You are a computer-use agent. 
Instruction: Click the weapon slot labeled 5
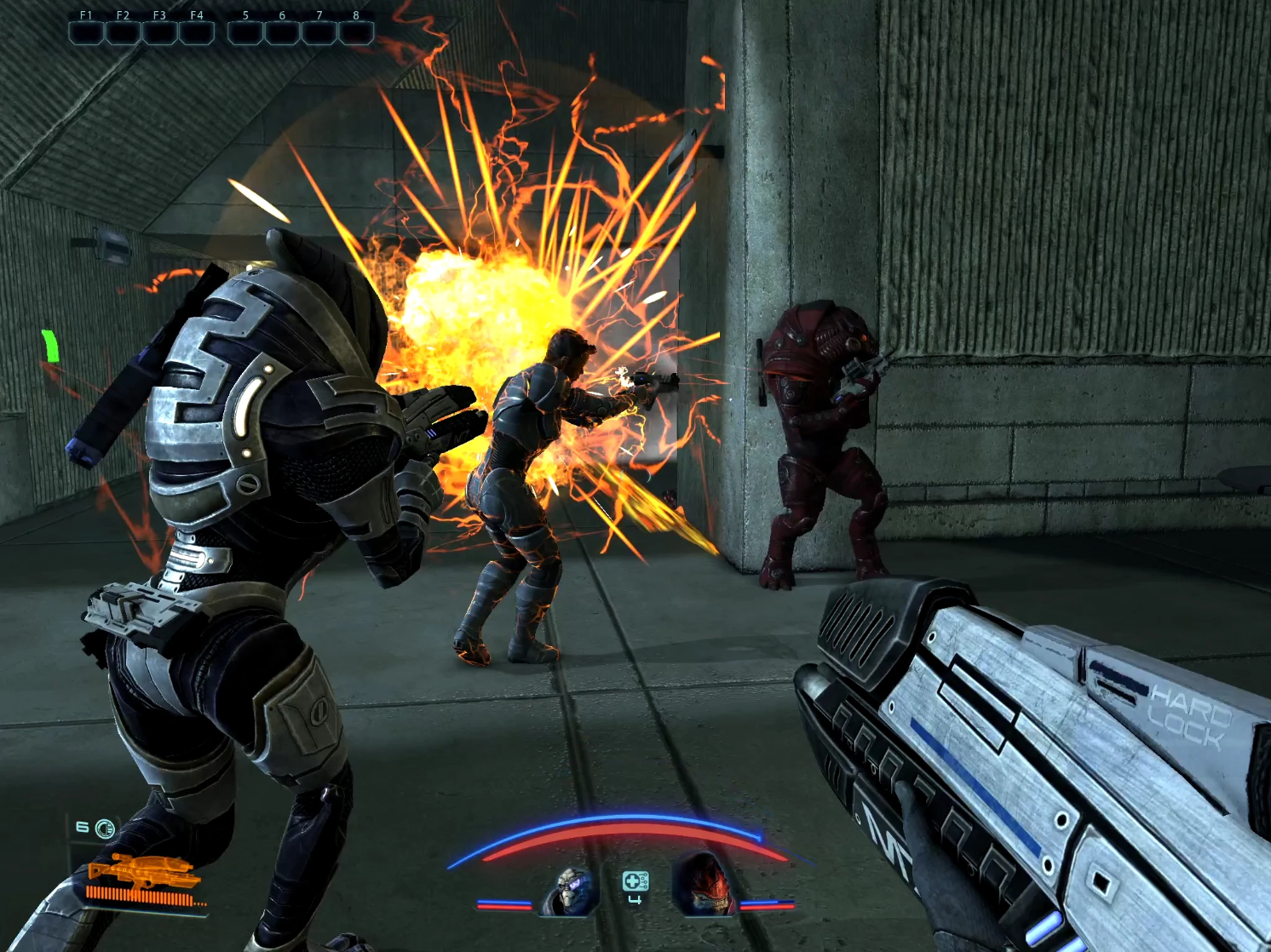click(x=246, y=34)
